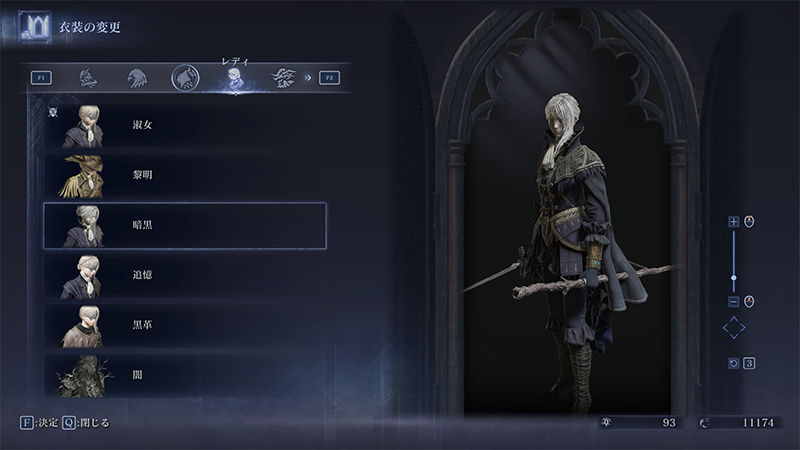Select the 闇 costume entry

(x=185, y=374)
